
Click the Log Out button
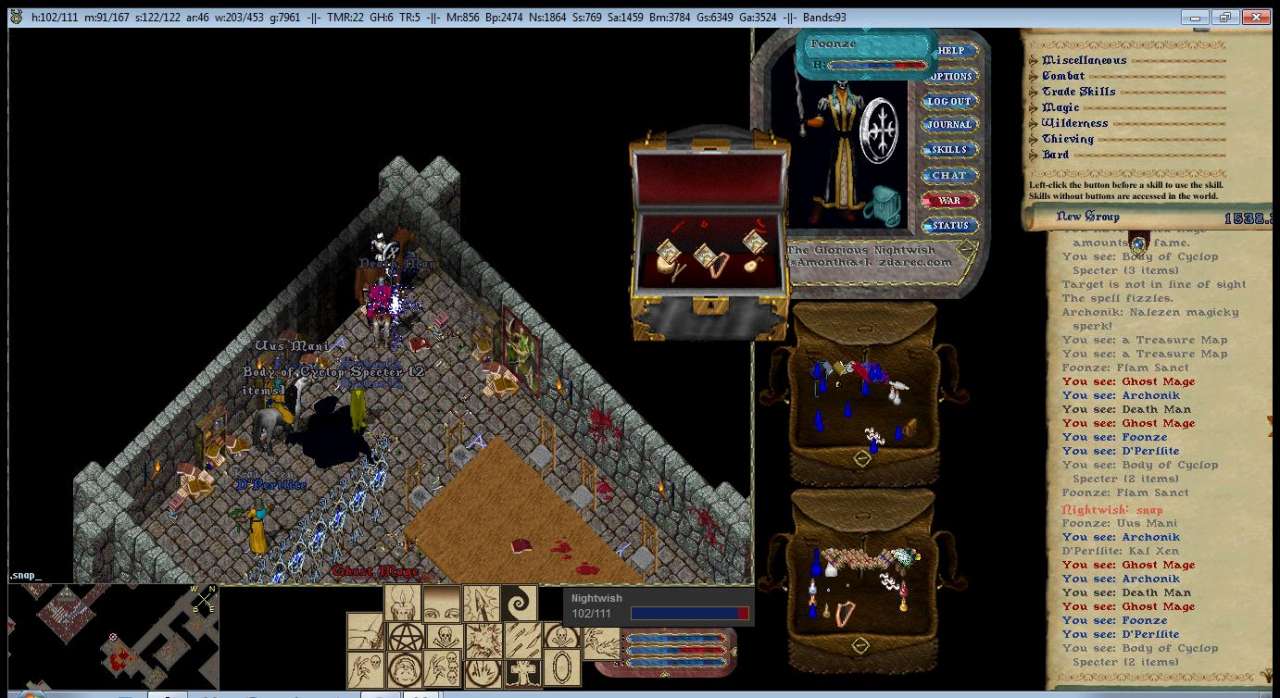(x=949, y=101)
